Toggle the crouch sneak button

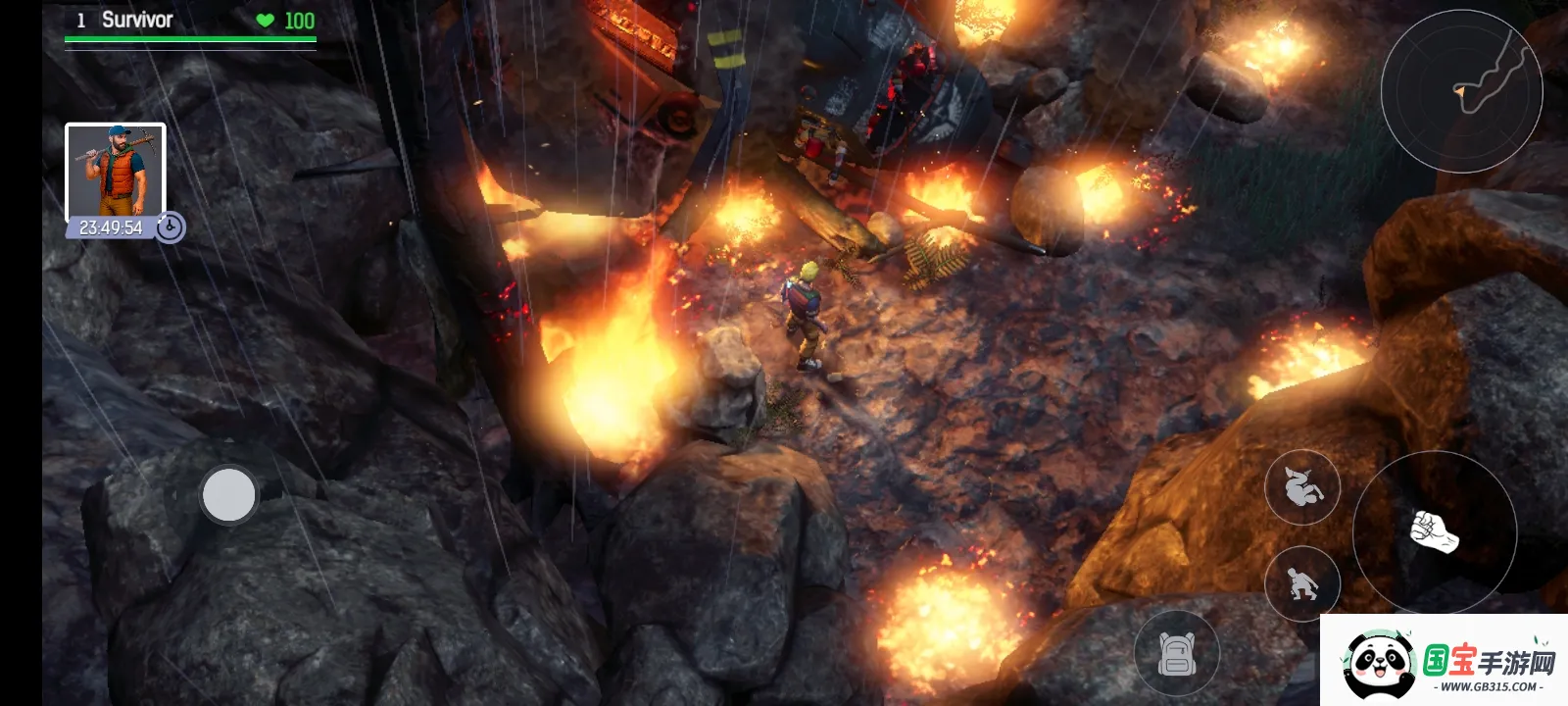[1302, 584]
